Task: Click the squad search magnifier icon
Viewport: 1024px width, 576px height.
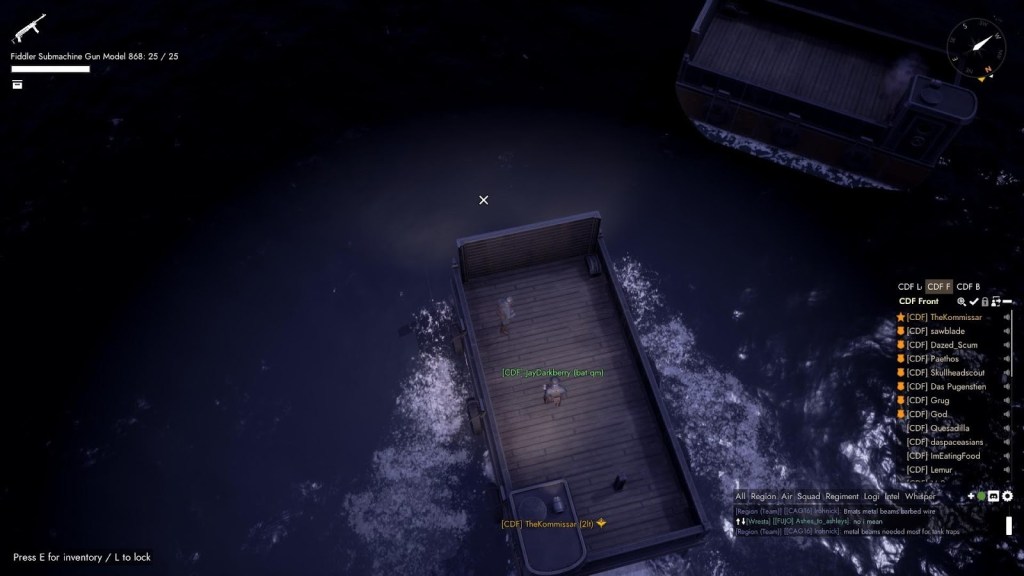Action: [962, 301]
